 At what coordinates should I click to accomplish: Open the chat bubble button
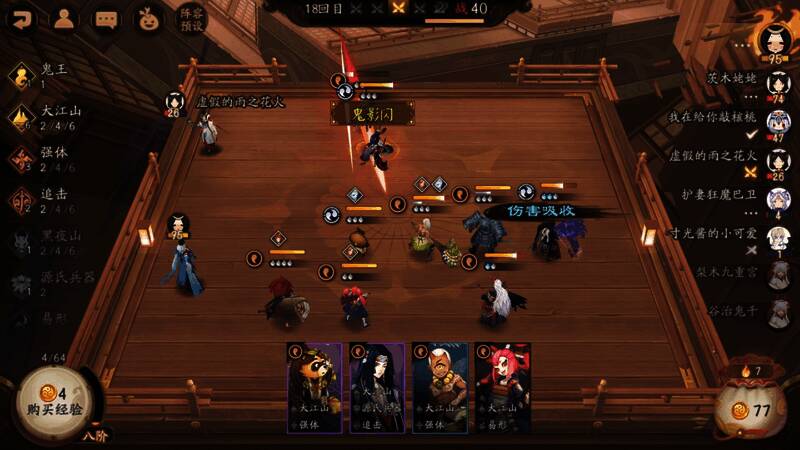pos(106,18)
